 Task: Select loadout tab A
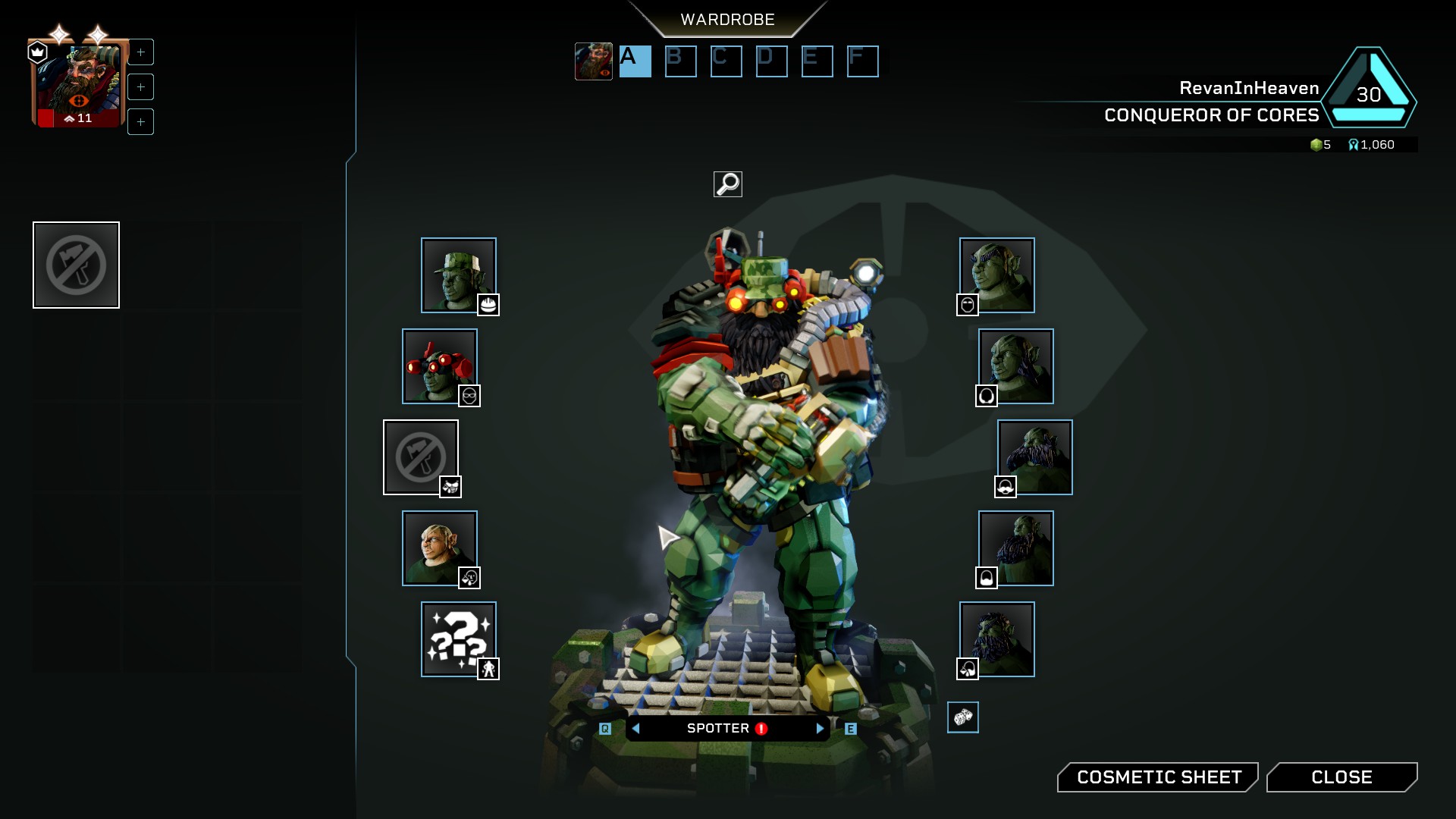click(x=635, y=61)
